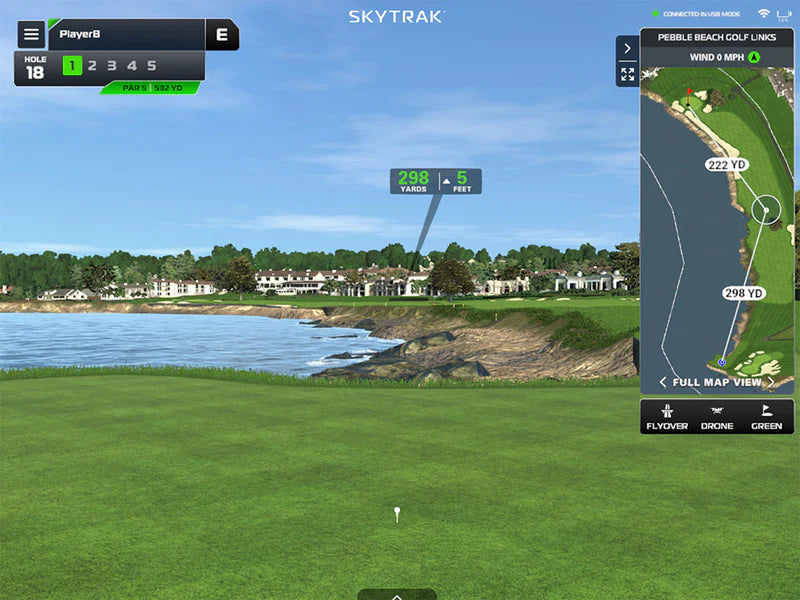The image size is (800, 600).
Task: Go to the previous map view arrow
Action: [x=663, y=382]
